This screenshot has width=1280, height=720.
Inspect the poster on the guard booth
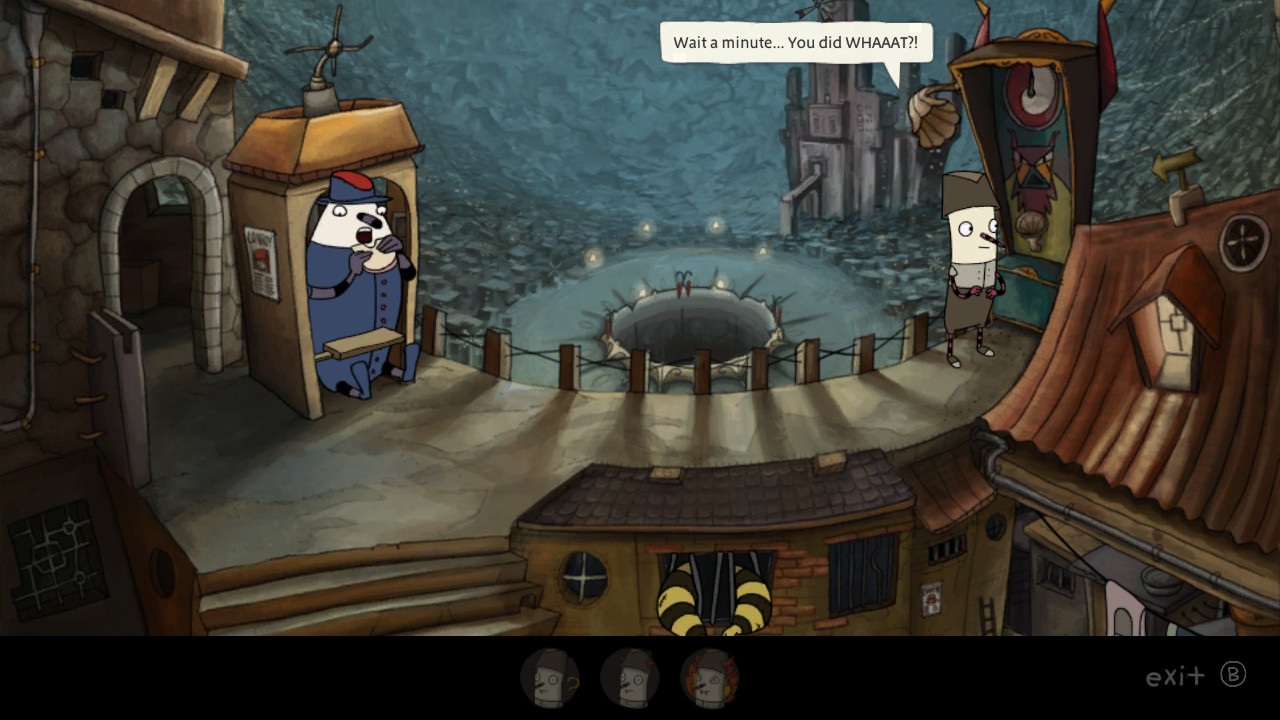(x=262, y=262)
